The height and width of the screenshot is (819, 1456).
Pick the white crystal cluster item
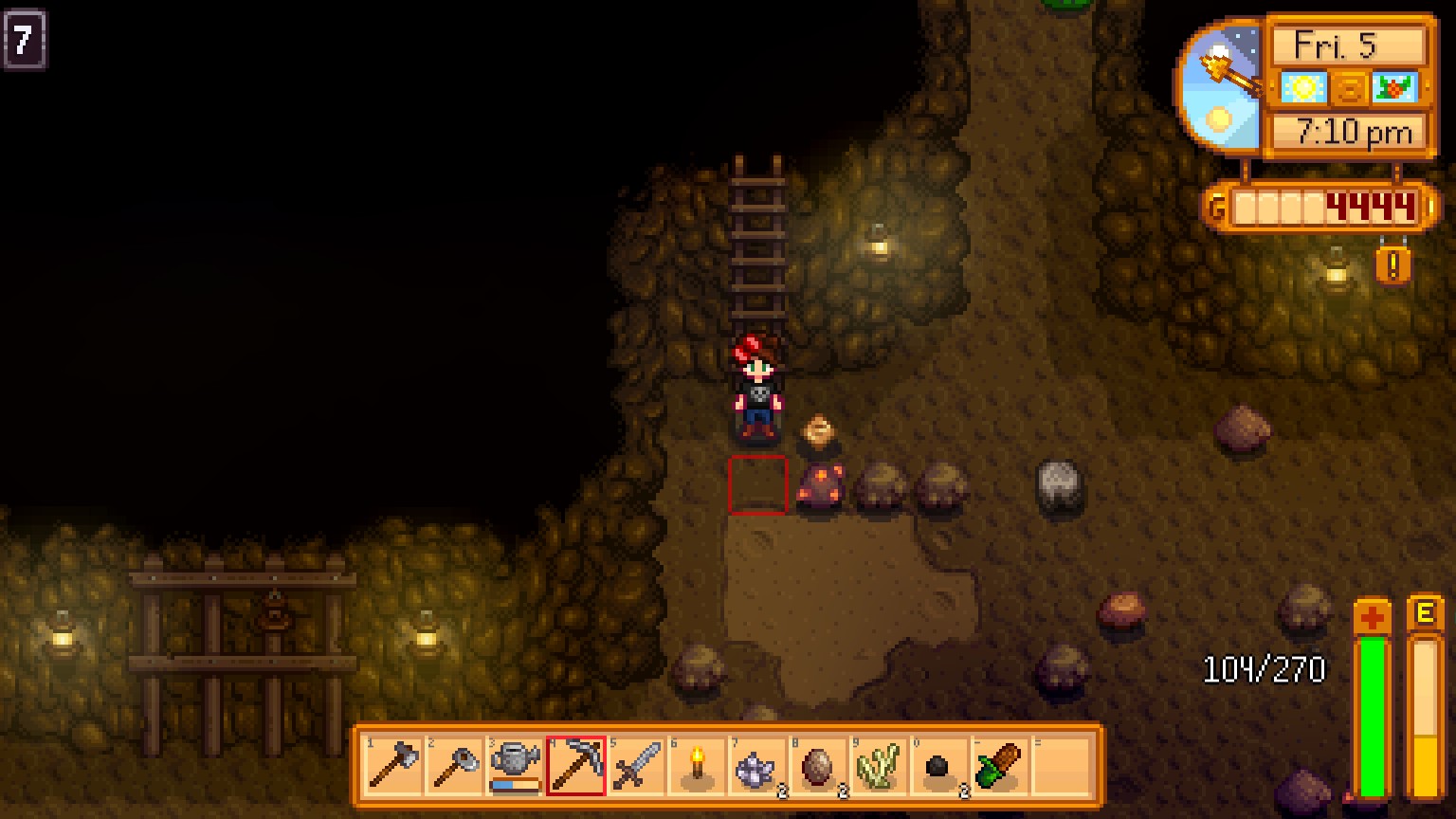(x=757, y=765)
